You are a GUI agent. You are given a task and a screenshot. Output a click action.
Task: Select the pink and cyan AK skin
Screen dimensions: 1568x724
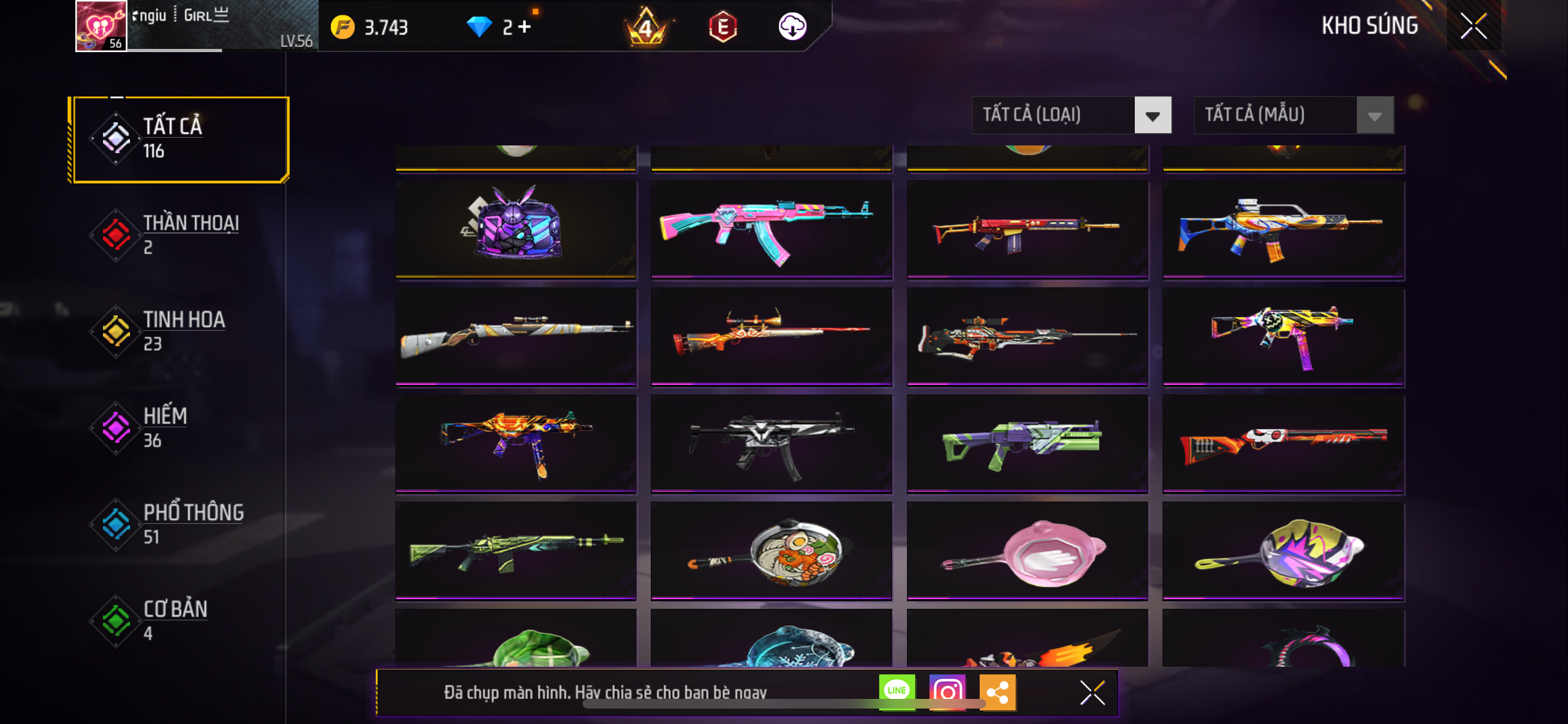(771, 228)
